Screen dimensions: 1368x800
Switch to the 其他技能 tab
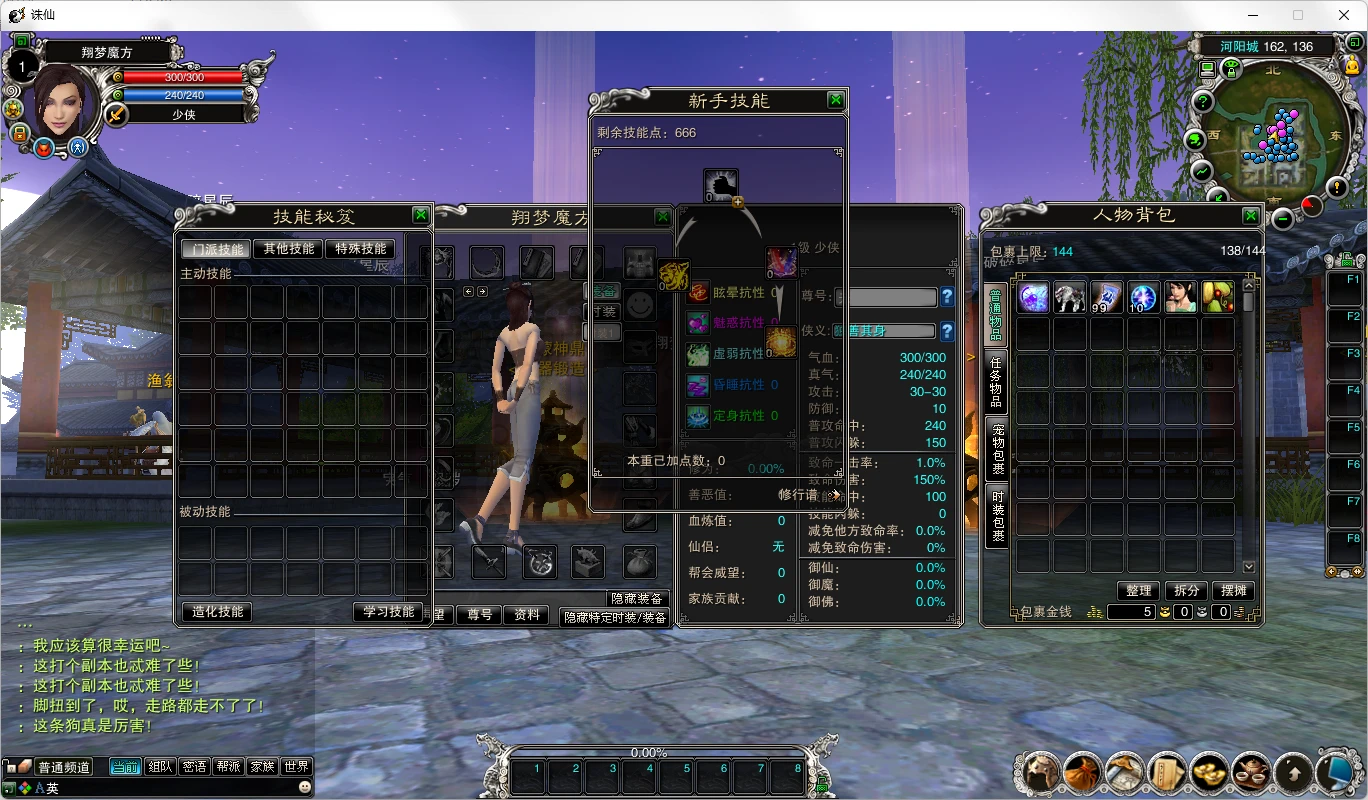click(x=288, y=249)
